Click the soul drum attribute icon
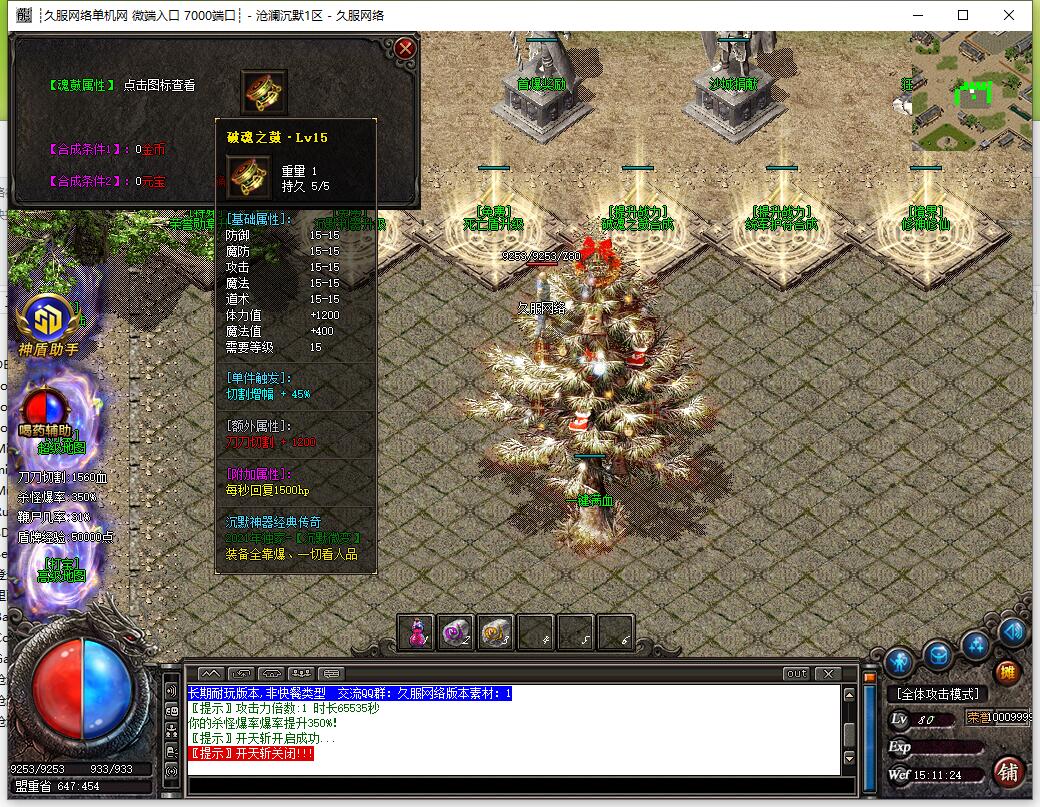 point(264,91)
